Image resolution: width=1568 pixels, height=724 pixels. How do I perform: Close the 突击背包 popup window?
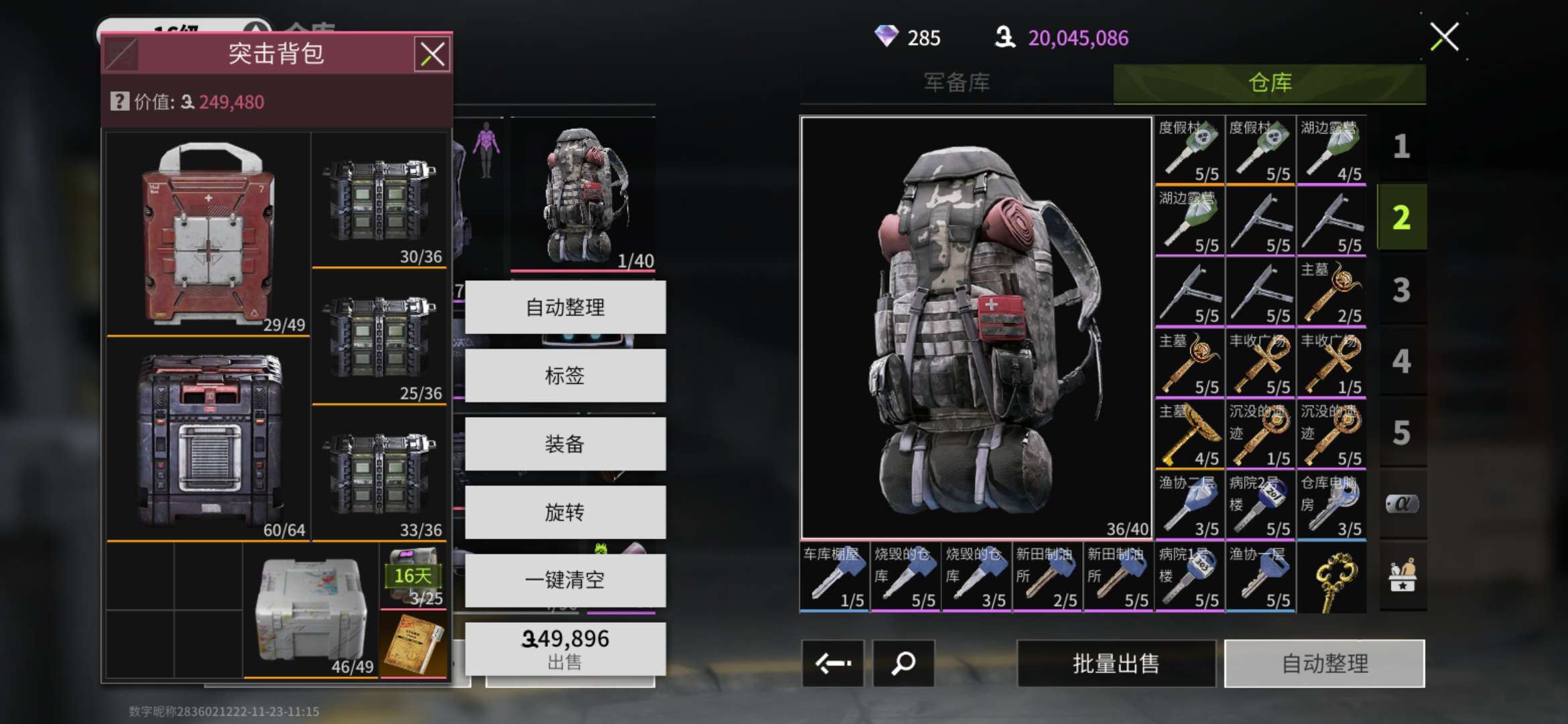432,54
